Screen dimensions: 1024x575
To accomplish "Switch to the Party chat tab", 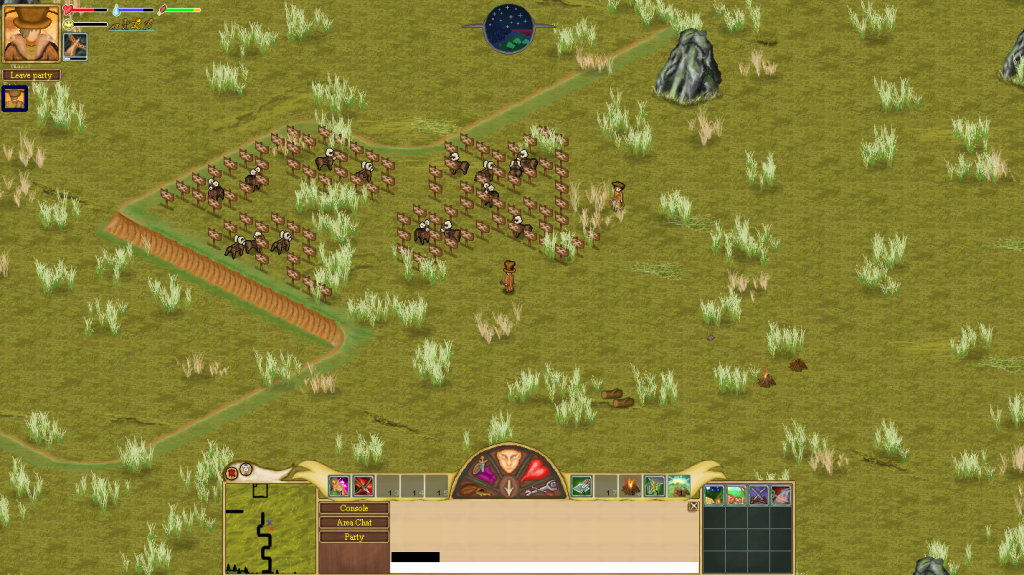I will point(354,537).
